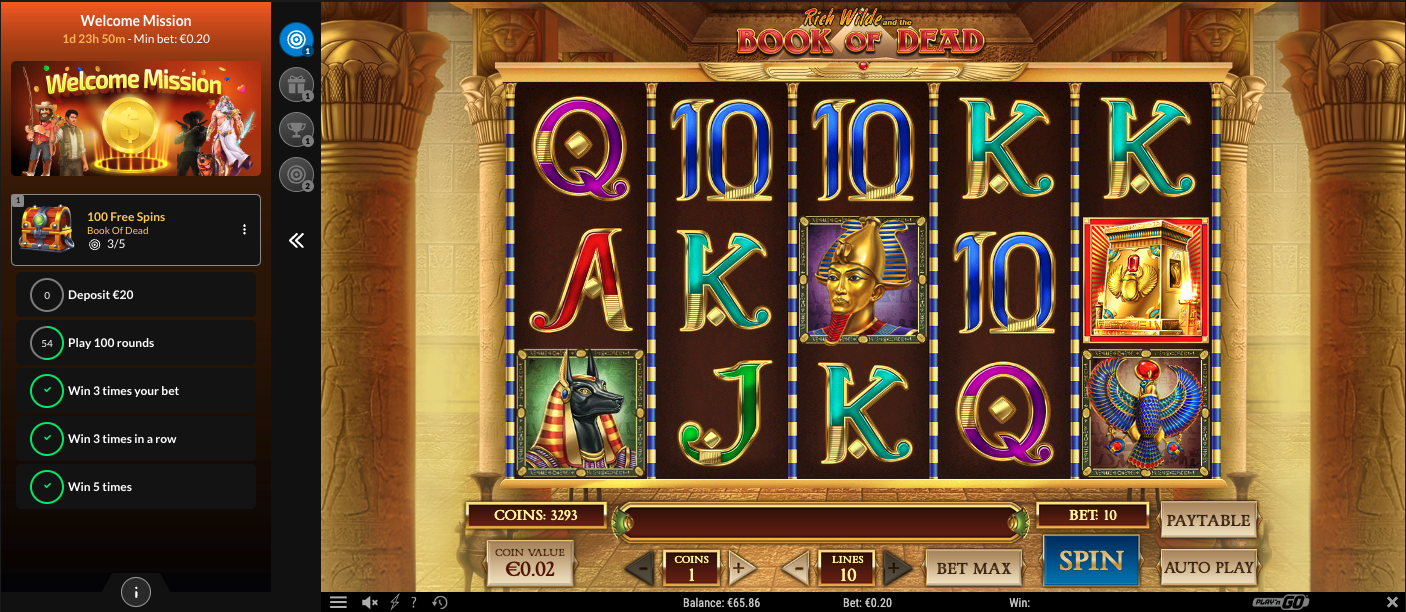Toggle the muted sound icon
Image resolution: width=1406 pixels, height=612 pixels.
tap(369, 603)
